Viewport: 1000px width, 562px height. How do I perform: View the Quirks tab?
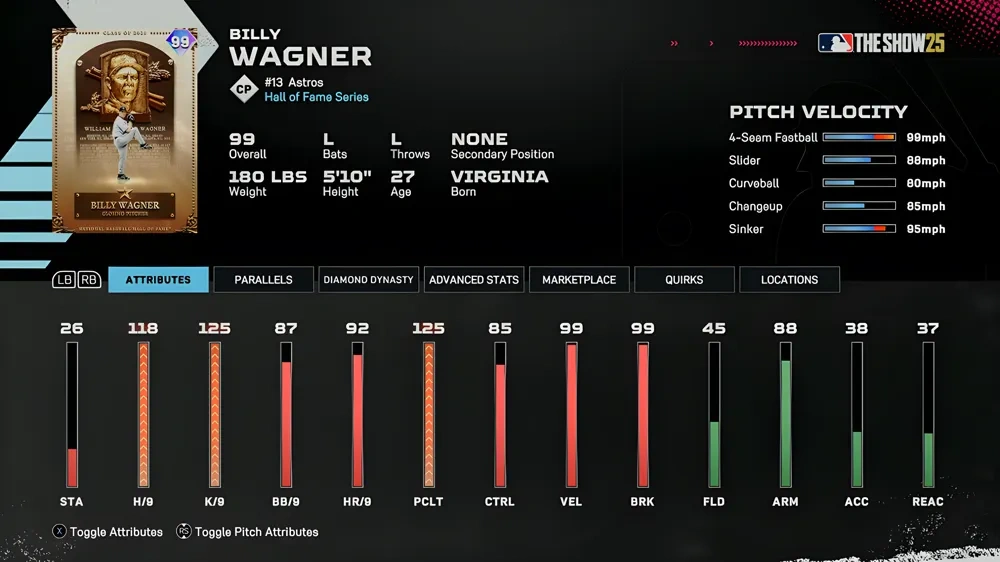[684, 280]
